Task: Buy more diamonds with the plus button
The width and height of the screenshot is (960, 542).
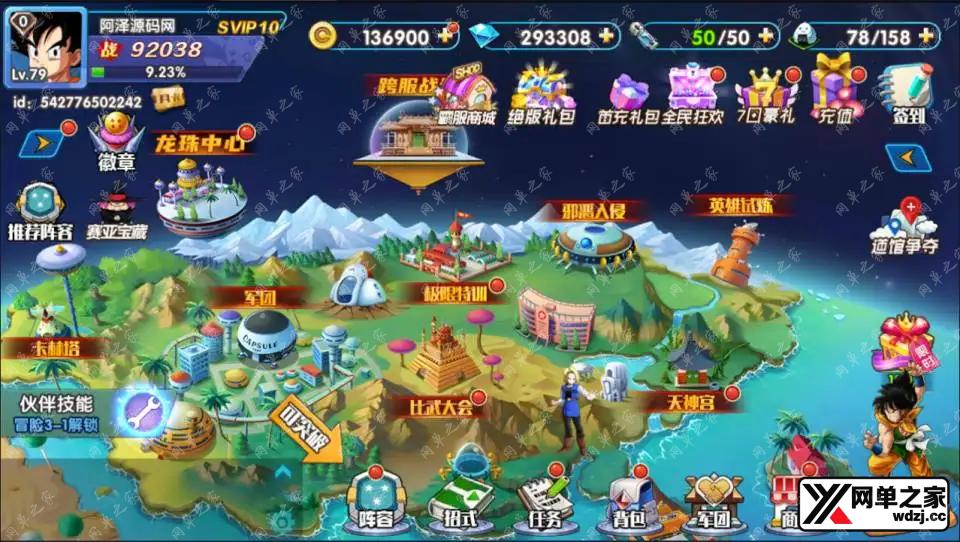Action: (606, 36)
